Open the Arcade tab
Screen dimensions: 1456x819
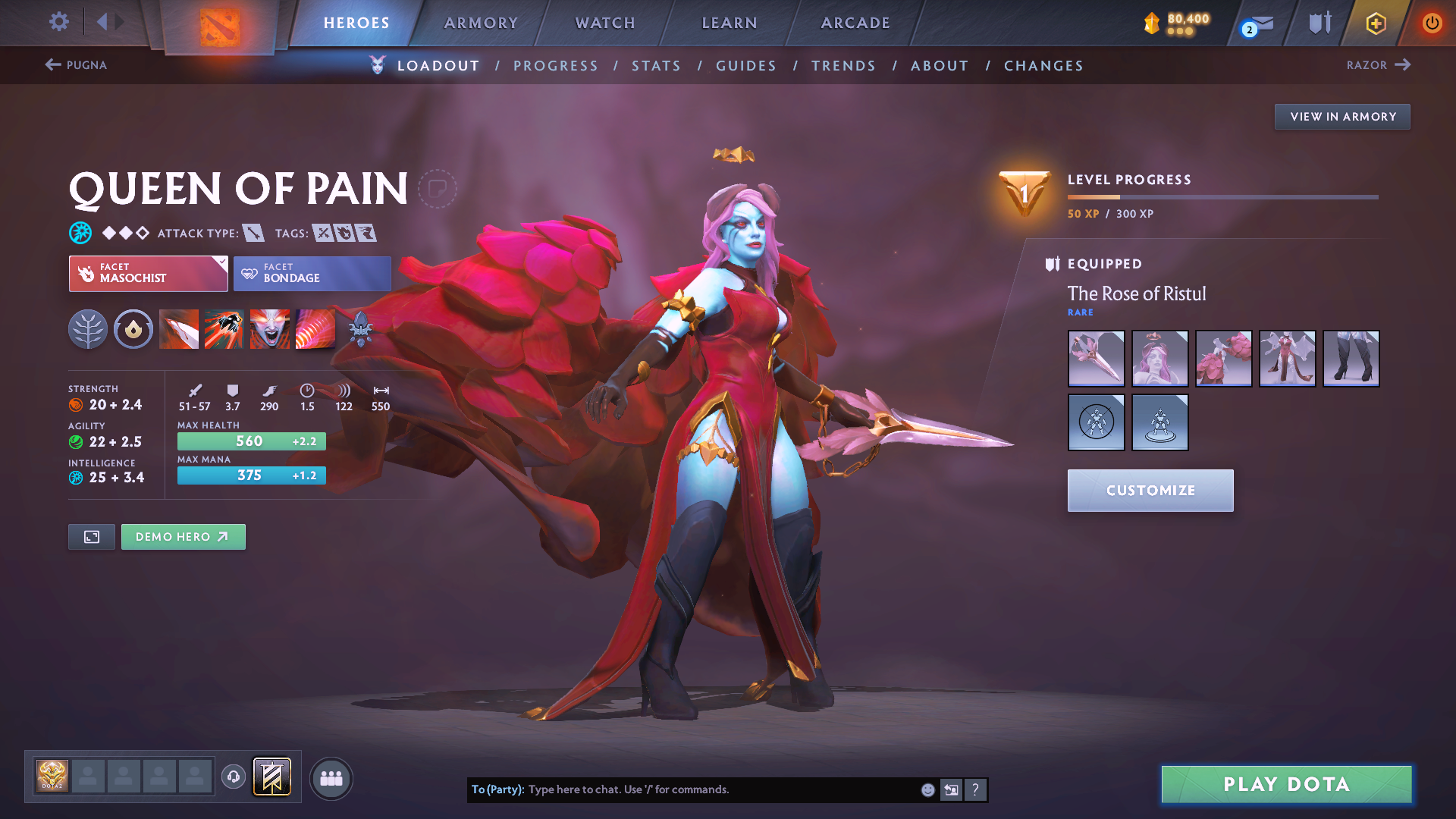point(855,23)
